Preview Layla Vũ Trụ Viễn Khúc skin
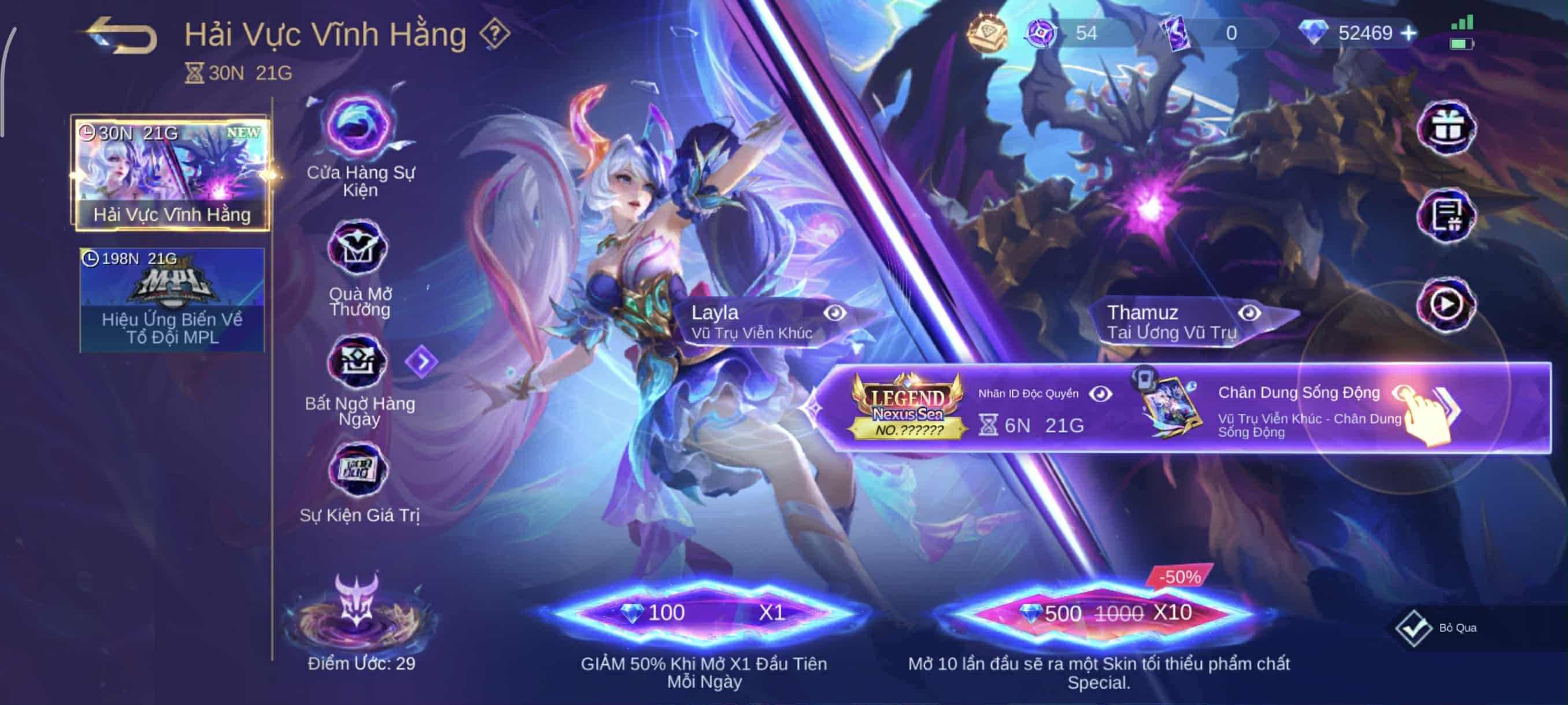The image size is (1568, 705). [x=834, y=313]
